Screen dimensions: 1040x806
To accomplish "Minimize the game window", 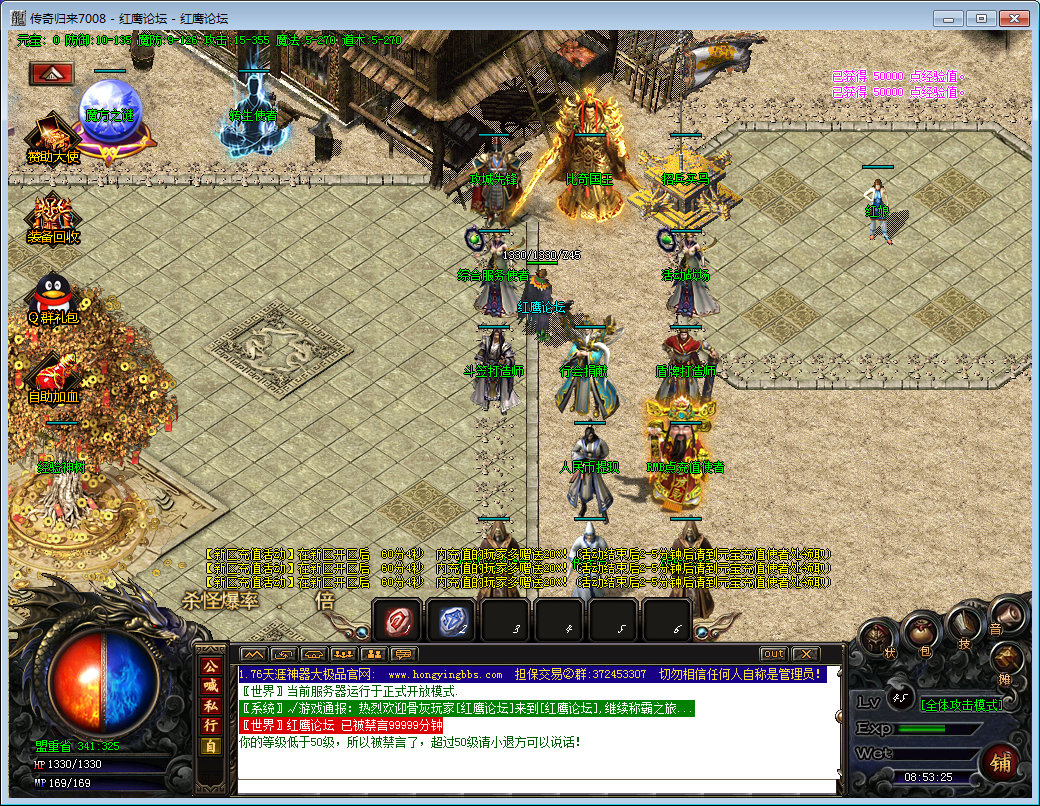I will coord(949,18).
